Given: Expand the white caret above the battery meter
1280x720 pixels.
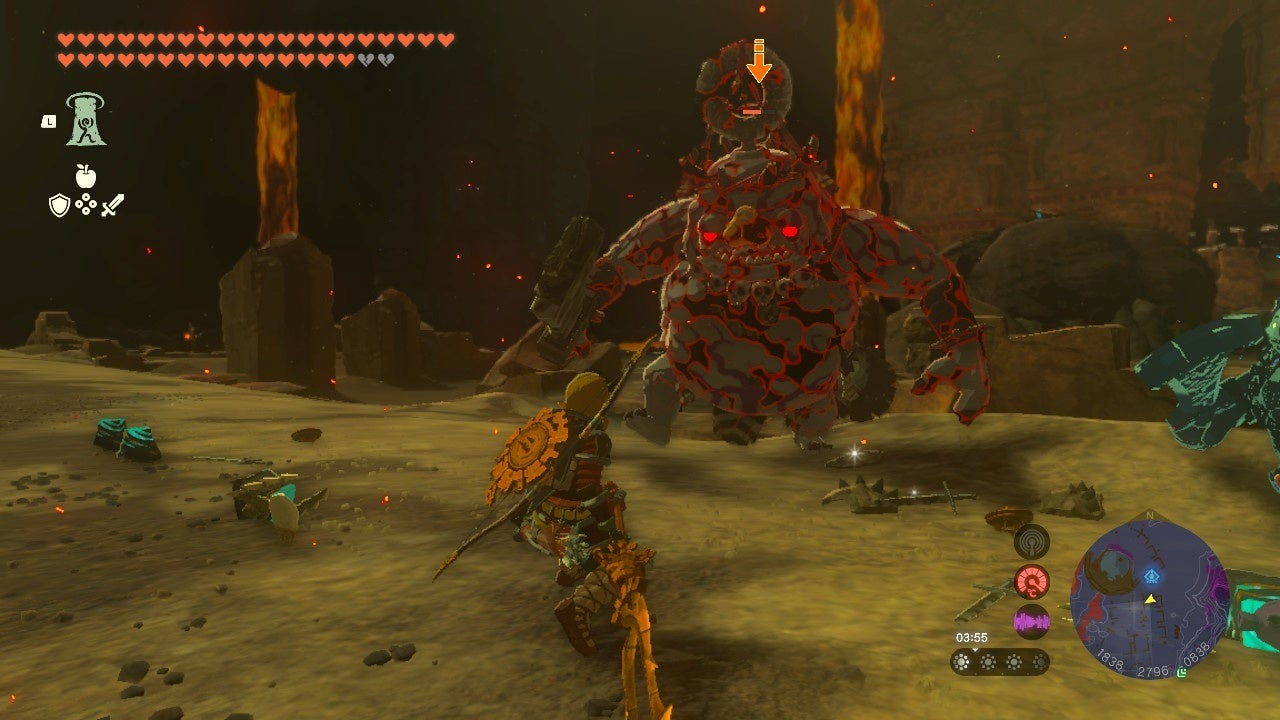Looking at the screenshot, I should coord(975,651).
